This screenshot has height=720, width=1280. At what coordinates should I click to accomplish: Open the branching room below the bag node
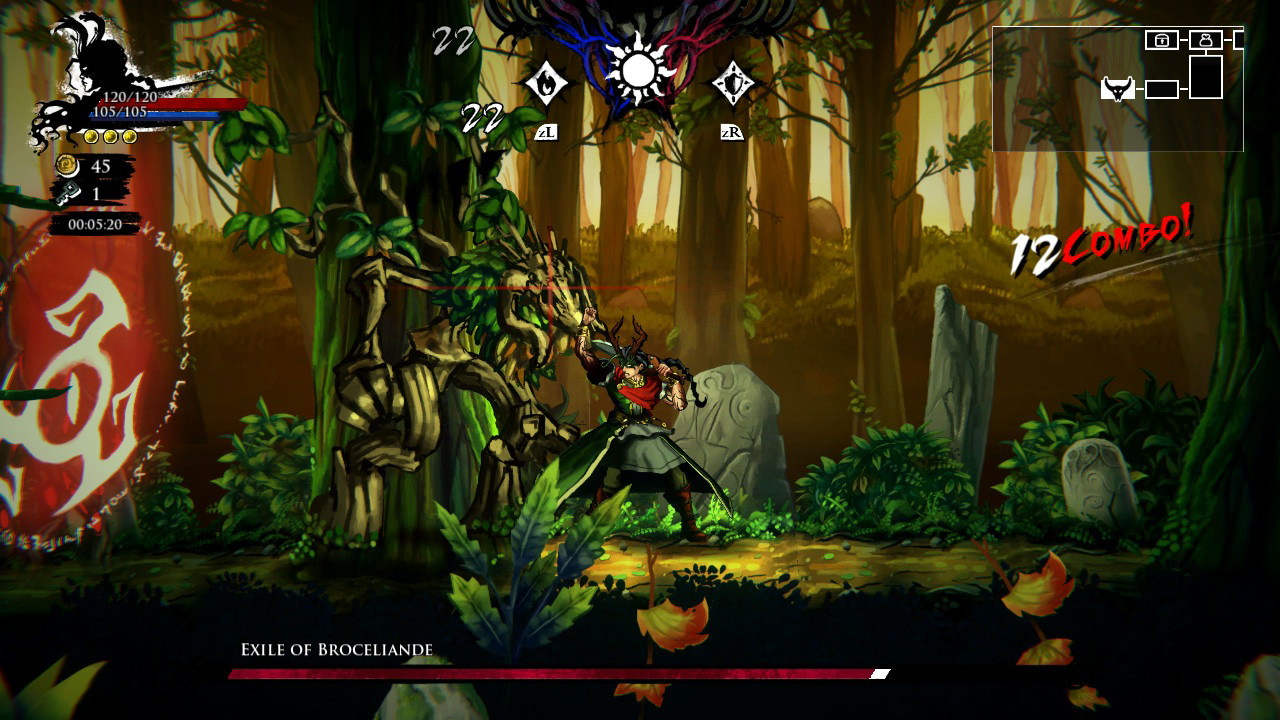coord(1205,78)
